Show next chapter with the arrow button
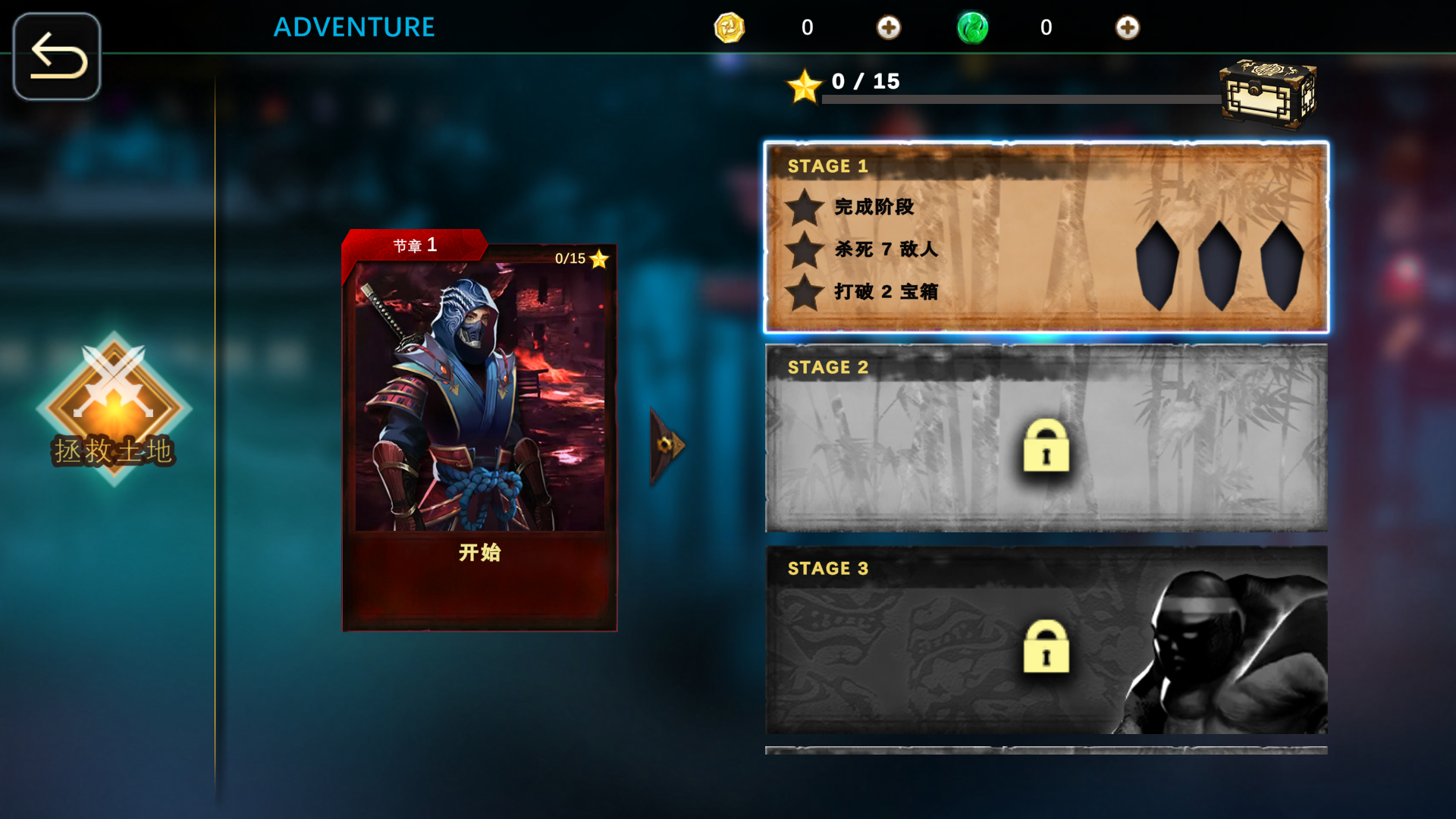This screenshot has width=1456, height=819. (667, 445)
